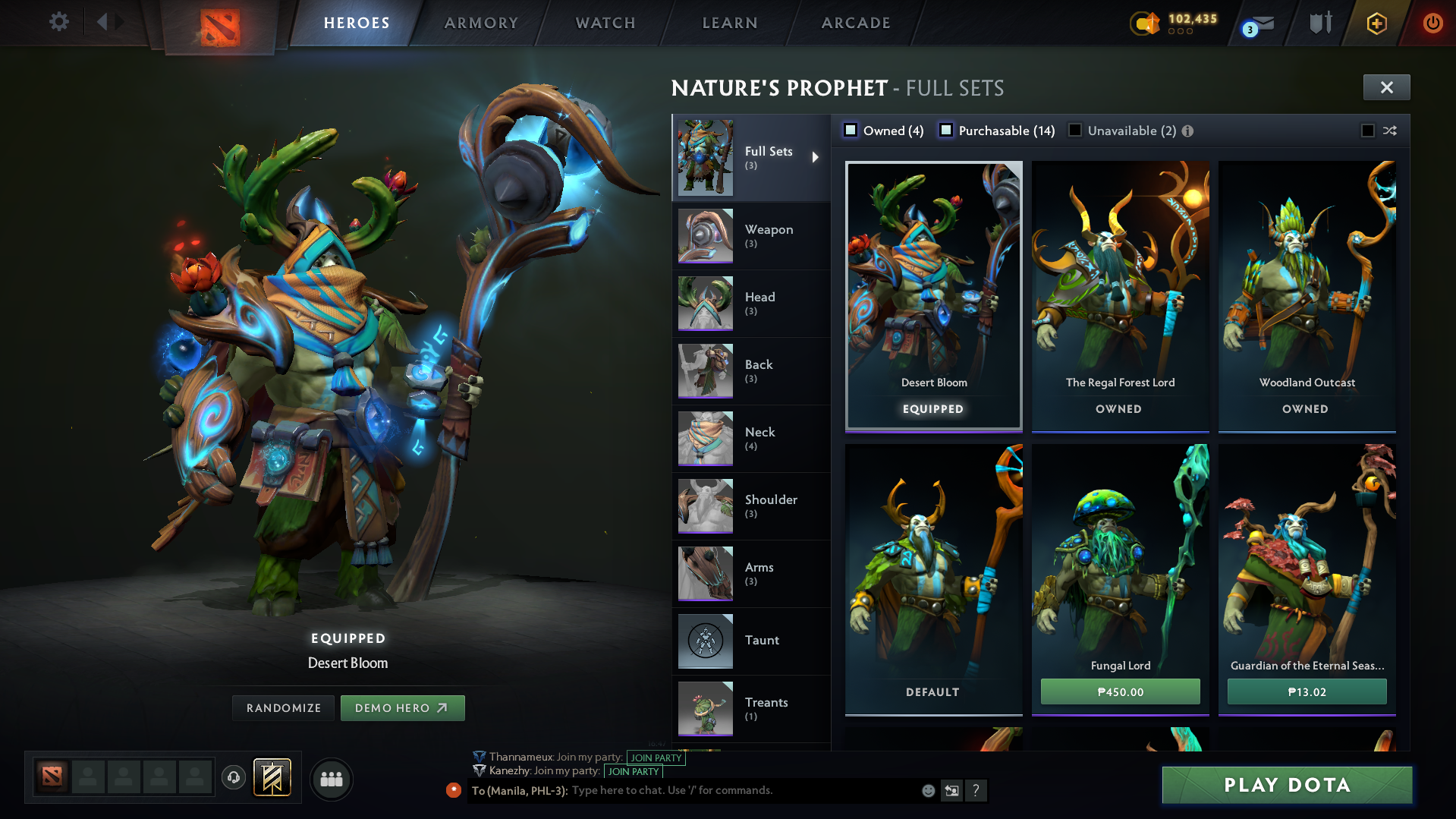The width and height of the screenshot is (1456, 819).
Task: Expand the Full Sets category arrow
Action: coord(816,157)
